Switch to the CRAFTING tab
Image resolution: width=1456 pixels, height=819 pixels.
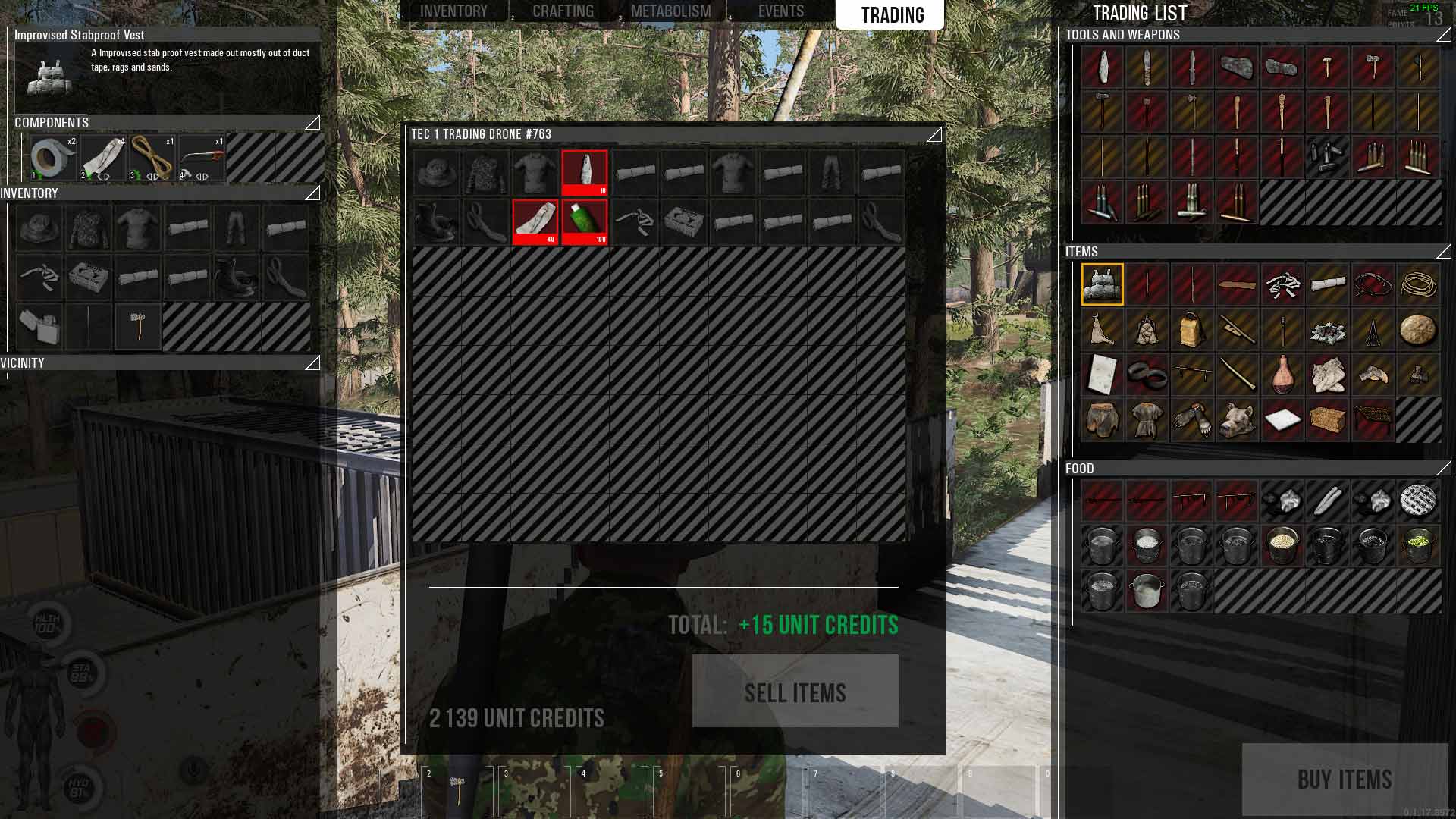tap(563, 11)
